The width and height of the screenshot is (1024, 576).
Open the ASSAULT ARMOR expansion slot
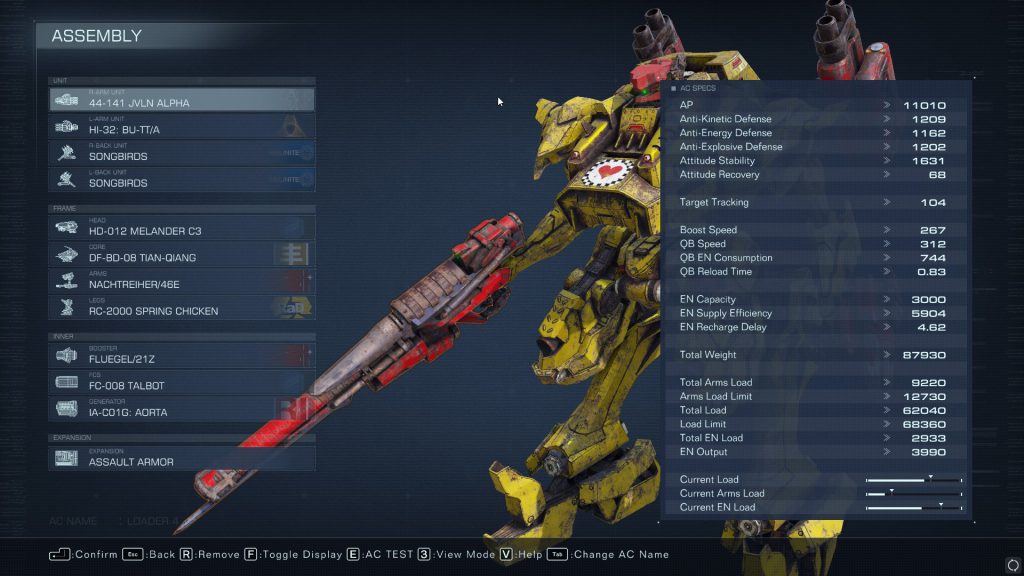182,458
